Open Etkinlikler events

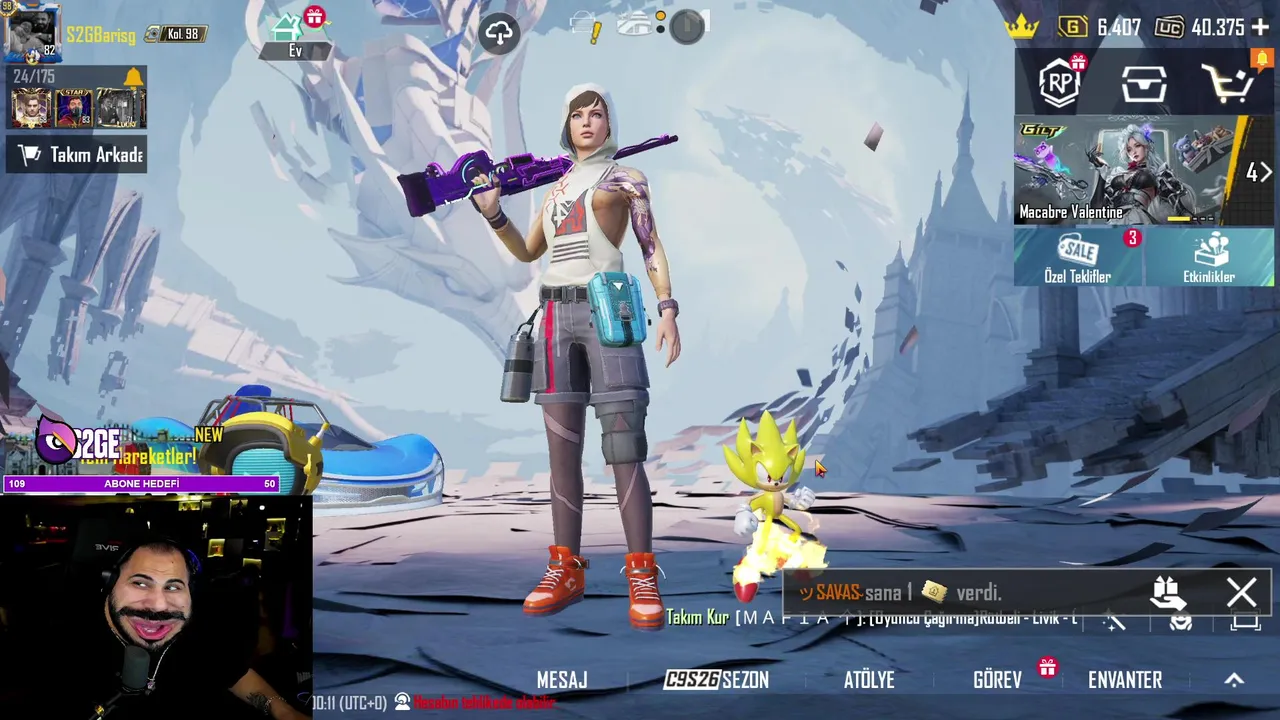click(x=1209, y=258)
